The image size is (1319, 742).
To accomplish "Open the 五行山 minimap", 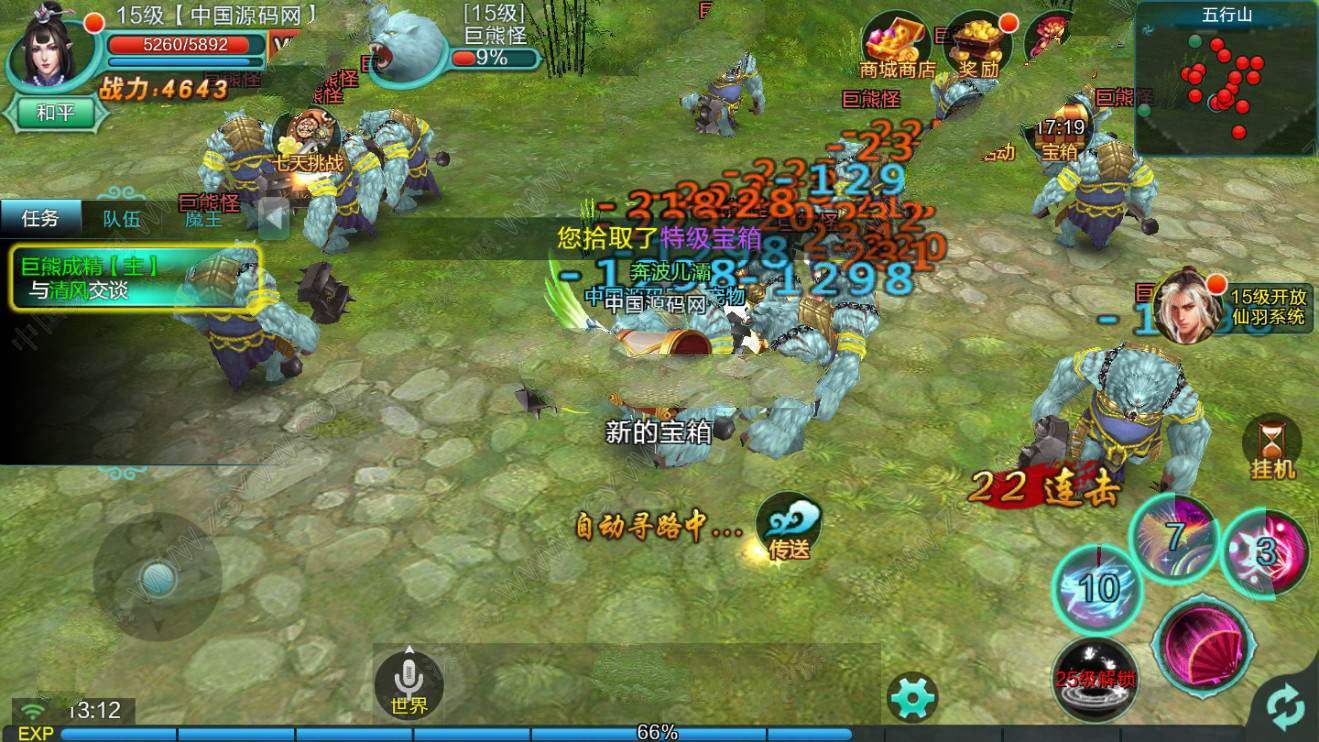I will tap(1227, 78).
